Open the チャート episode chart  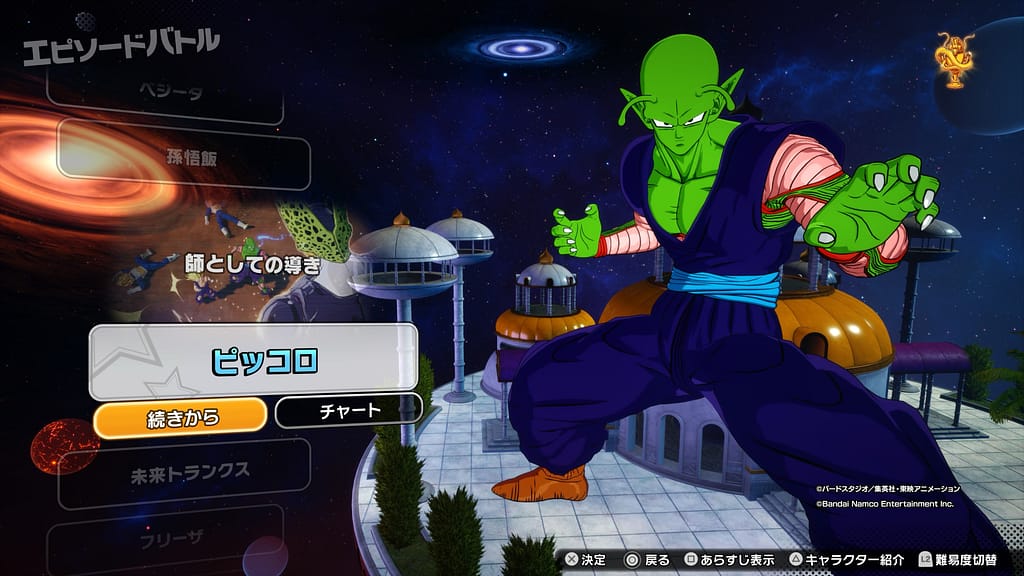348,410
